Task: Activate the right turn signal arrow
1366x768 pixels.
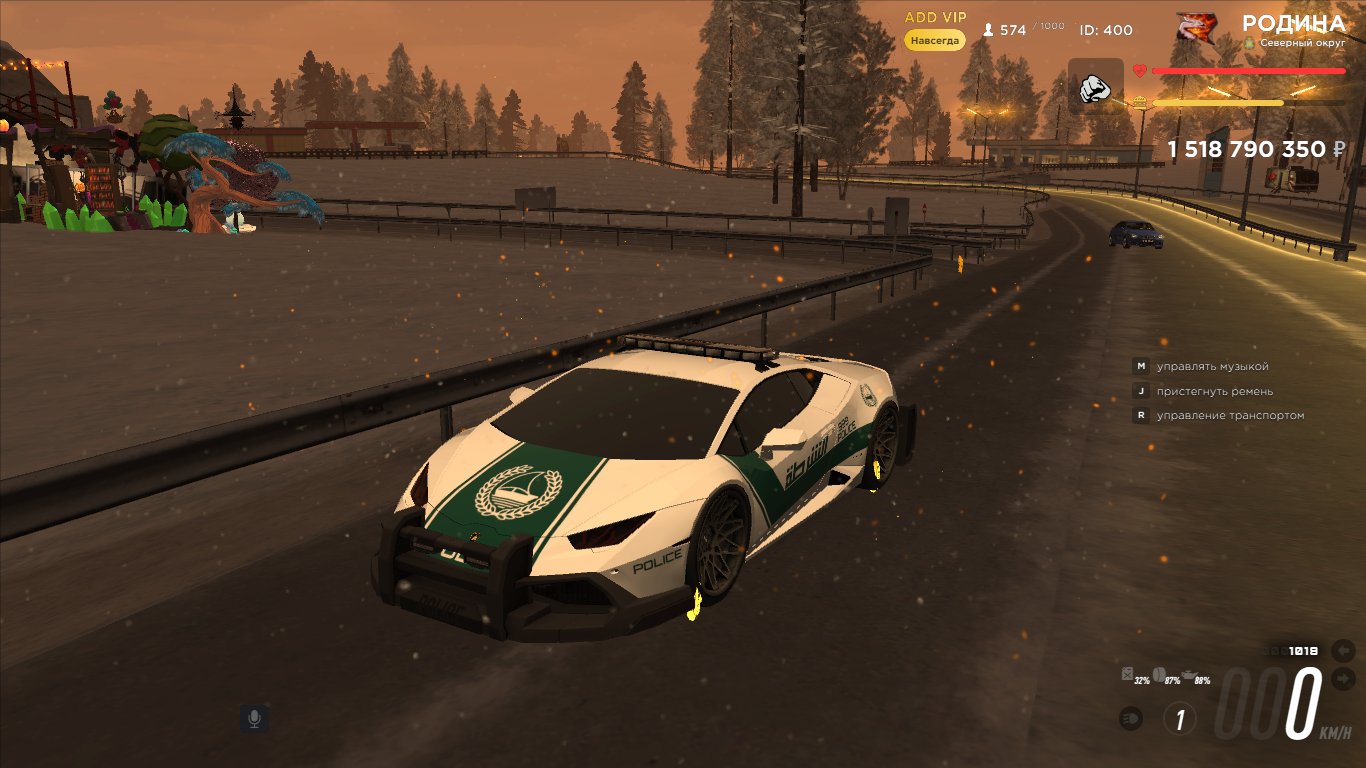Action: (x=1342, y=680)
